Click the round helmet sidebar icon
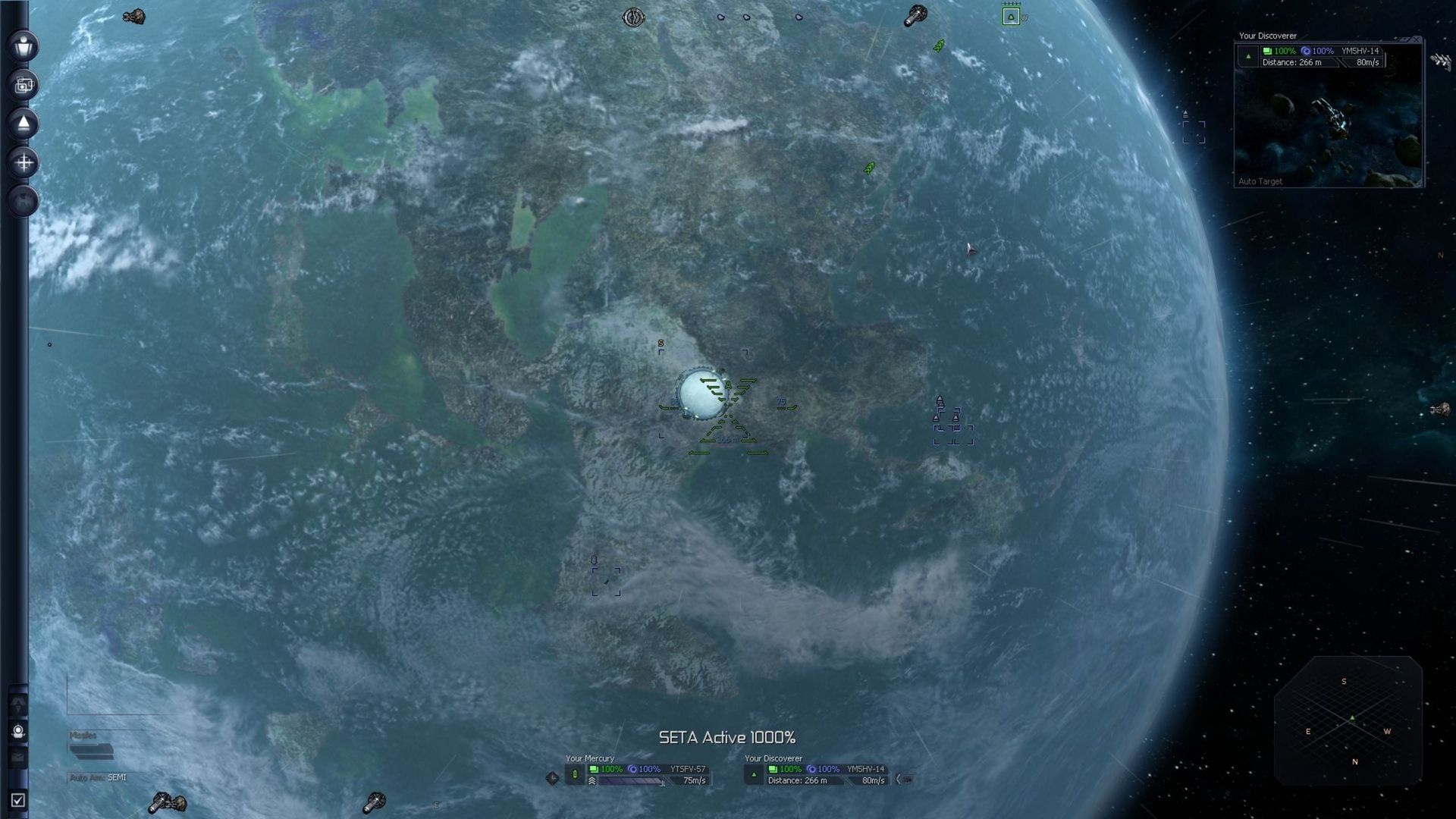 pos(19,731)
